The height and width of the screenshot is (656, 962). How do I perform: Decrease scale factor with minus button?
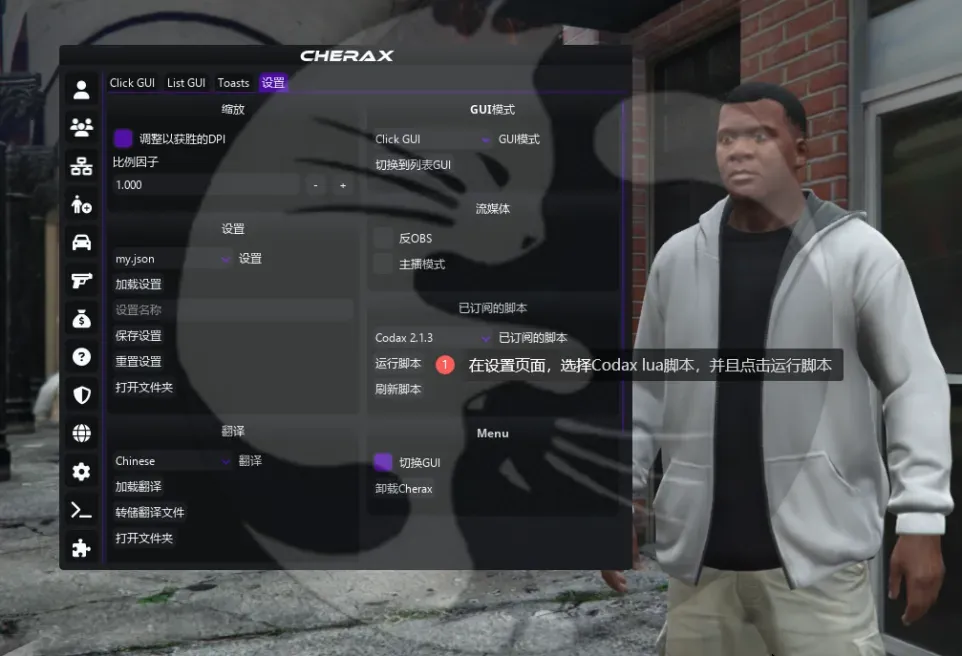point(315,185)
